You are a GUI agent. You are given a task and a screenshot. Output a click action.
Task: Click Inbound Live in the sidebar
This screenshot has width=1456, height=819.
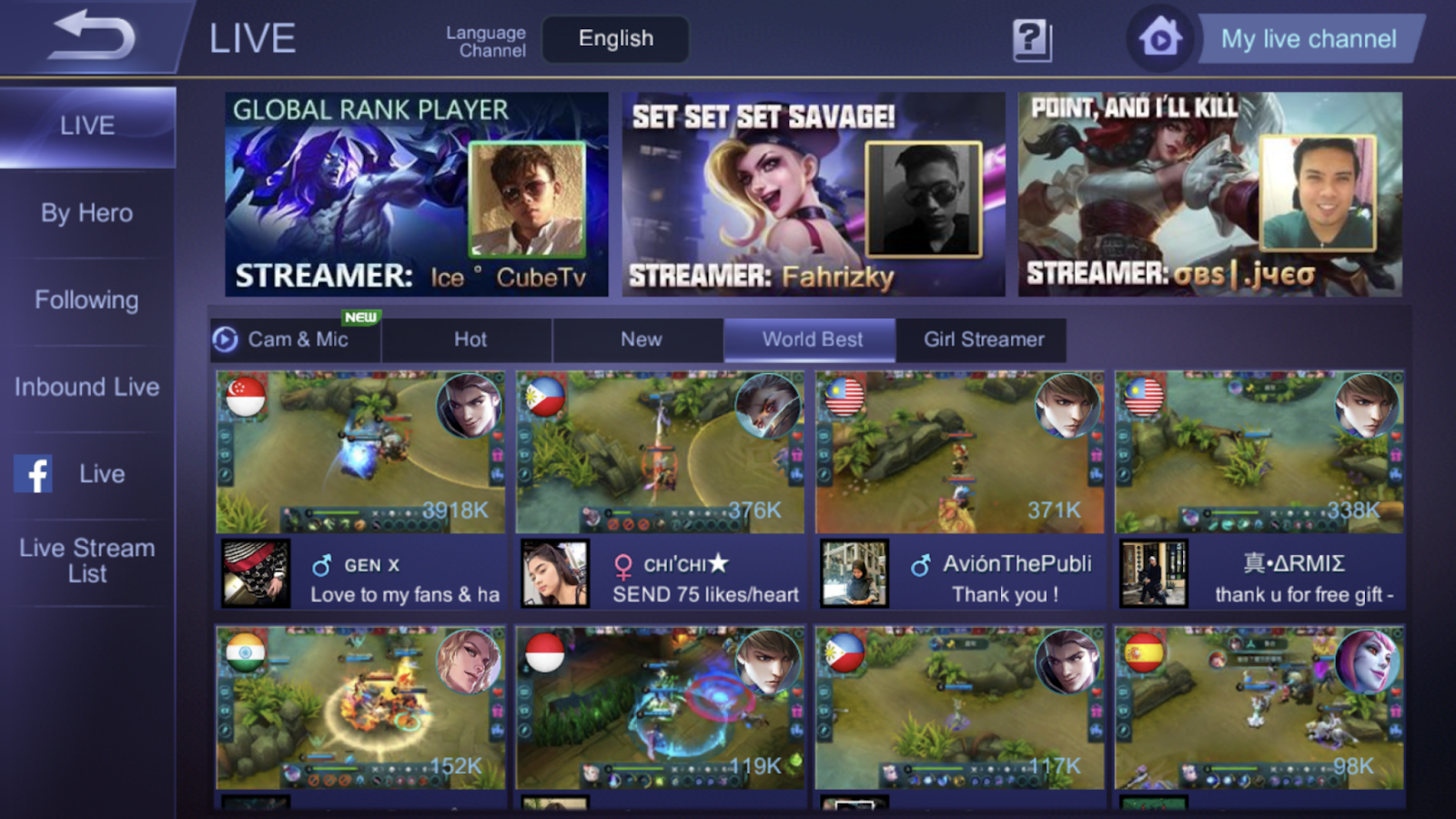click(x=86, y=387)
